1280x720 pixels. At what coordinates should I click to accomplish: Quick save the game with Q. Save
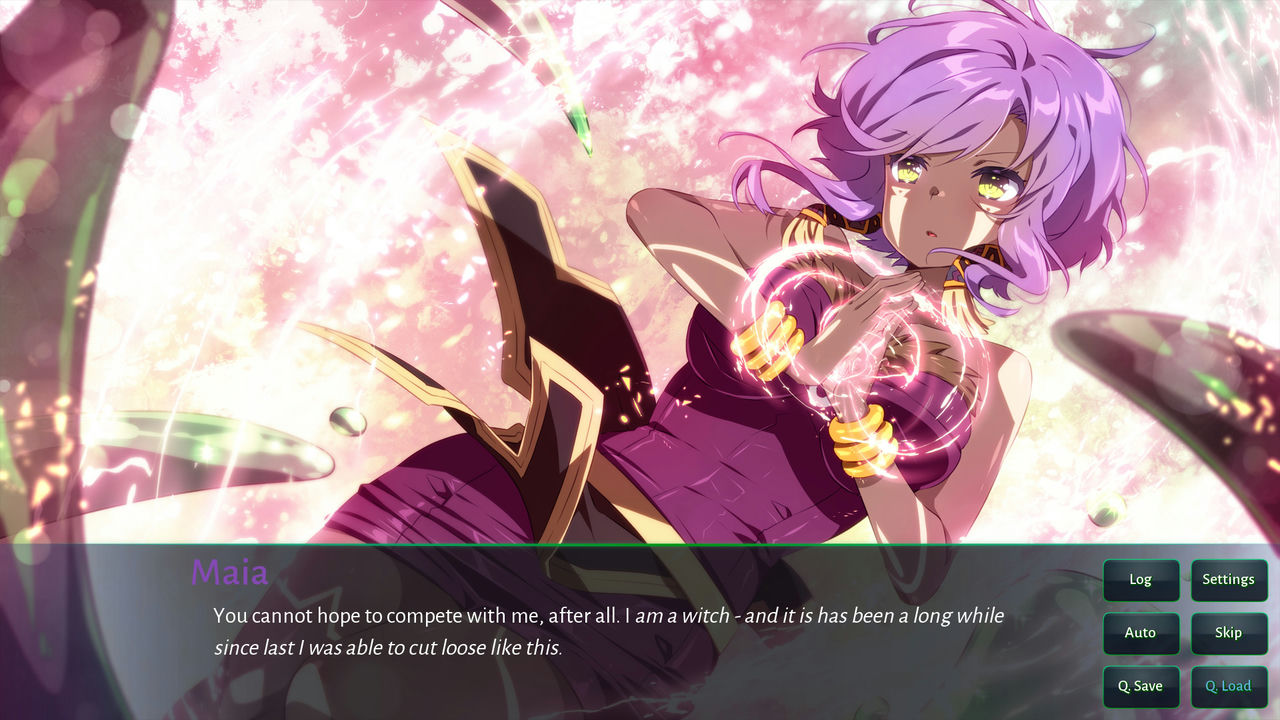tap(1141, 686)
